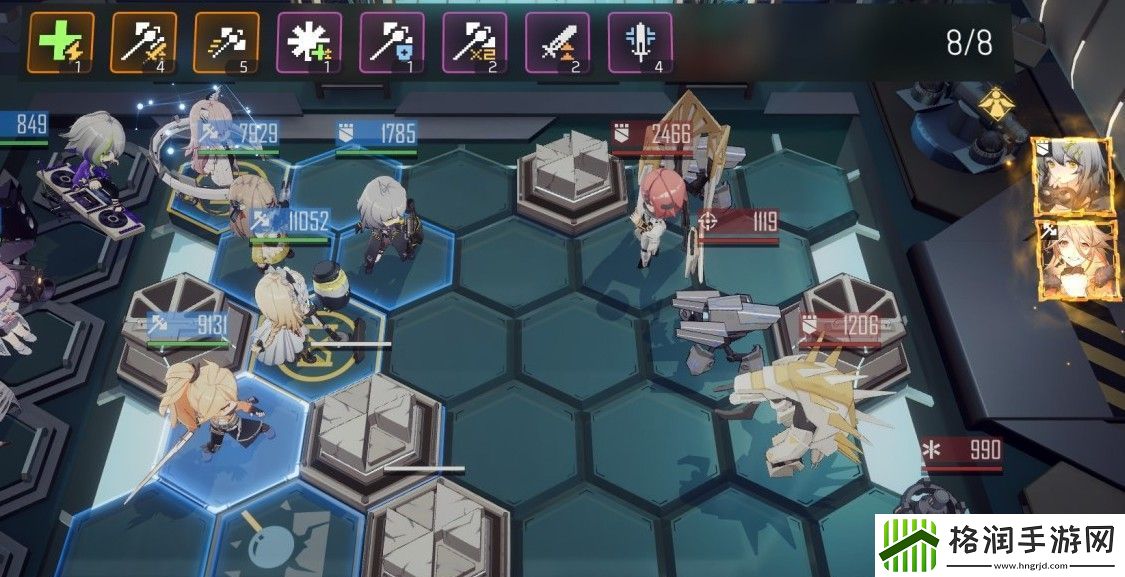1125x577 pixels.
Task: Select the axe with blue shield buff
Action: pyautogui.click(x=392, y=45)
